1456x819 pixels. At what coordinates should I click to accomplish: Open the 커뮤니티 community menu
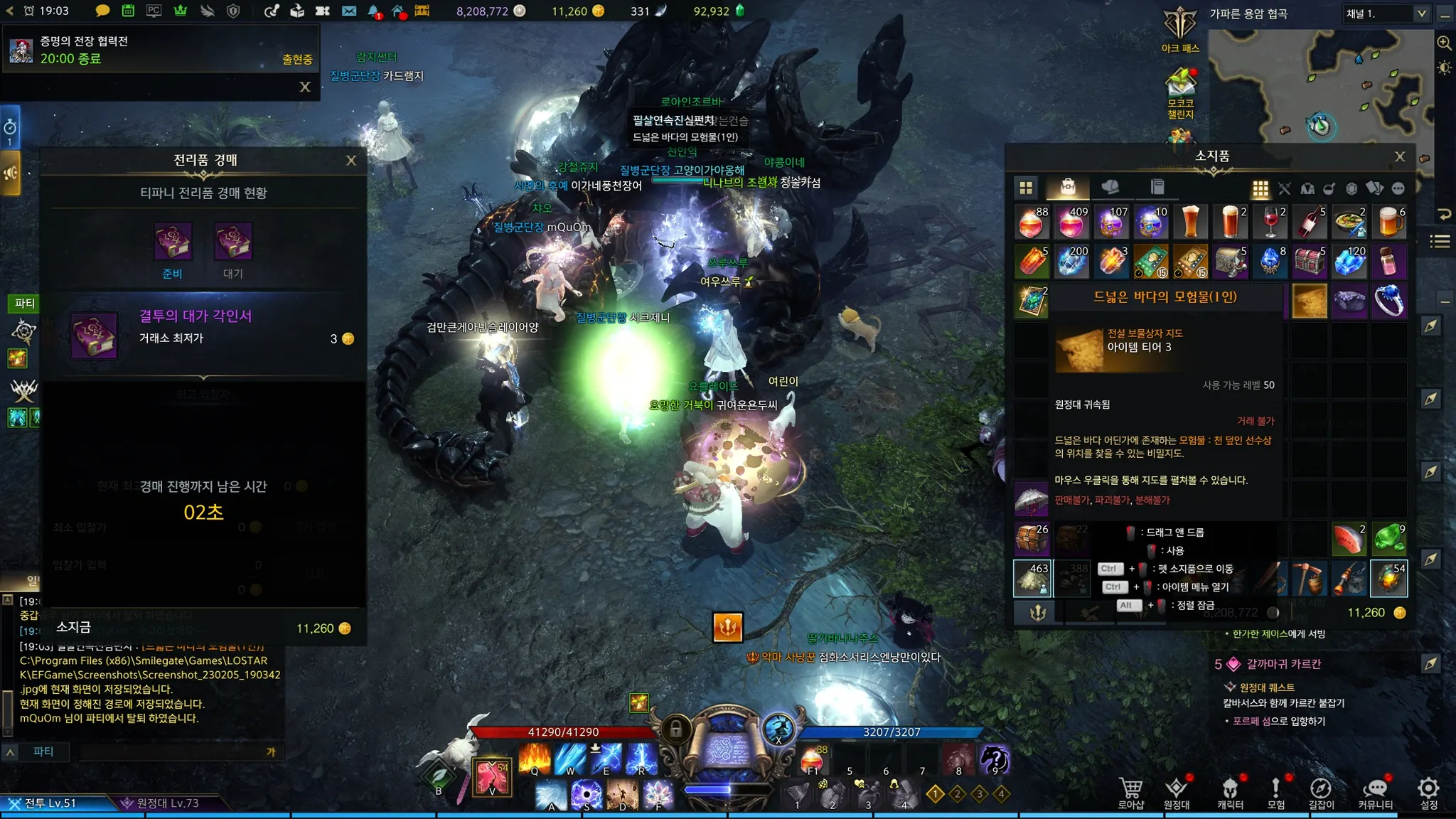coord(1376,793)
